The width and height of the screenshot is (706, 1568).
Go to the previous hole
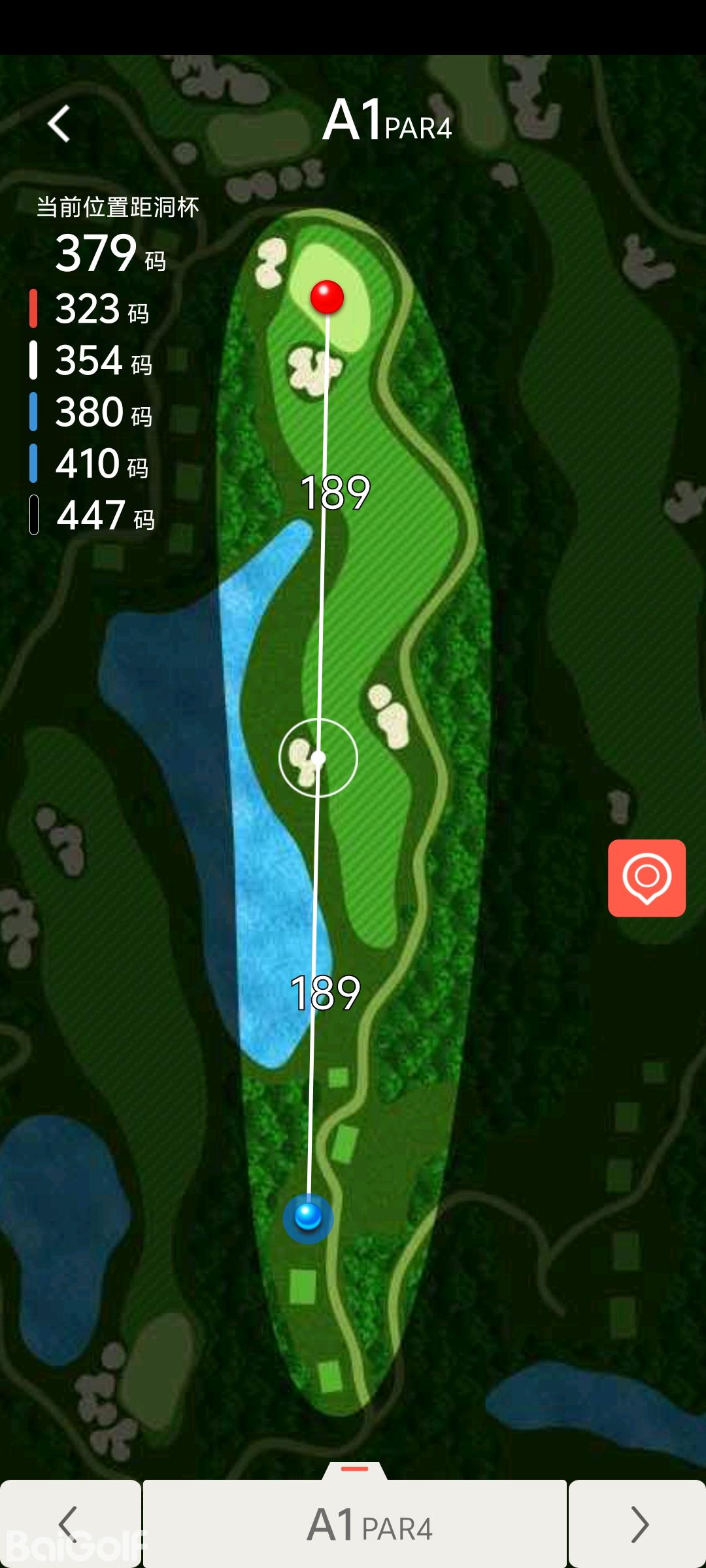pyautogui.click(x=70, y=1524)
